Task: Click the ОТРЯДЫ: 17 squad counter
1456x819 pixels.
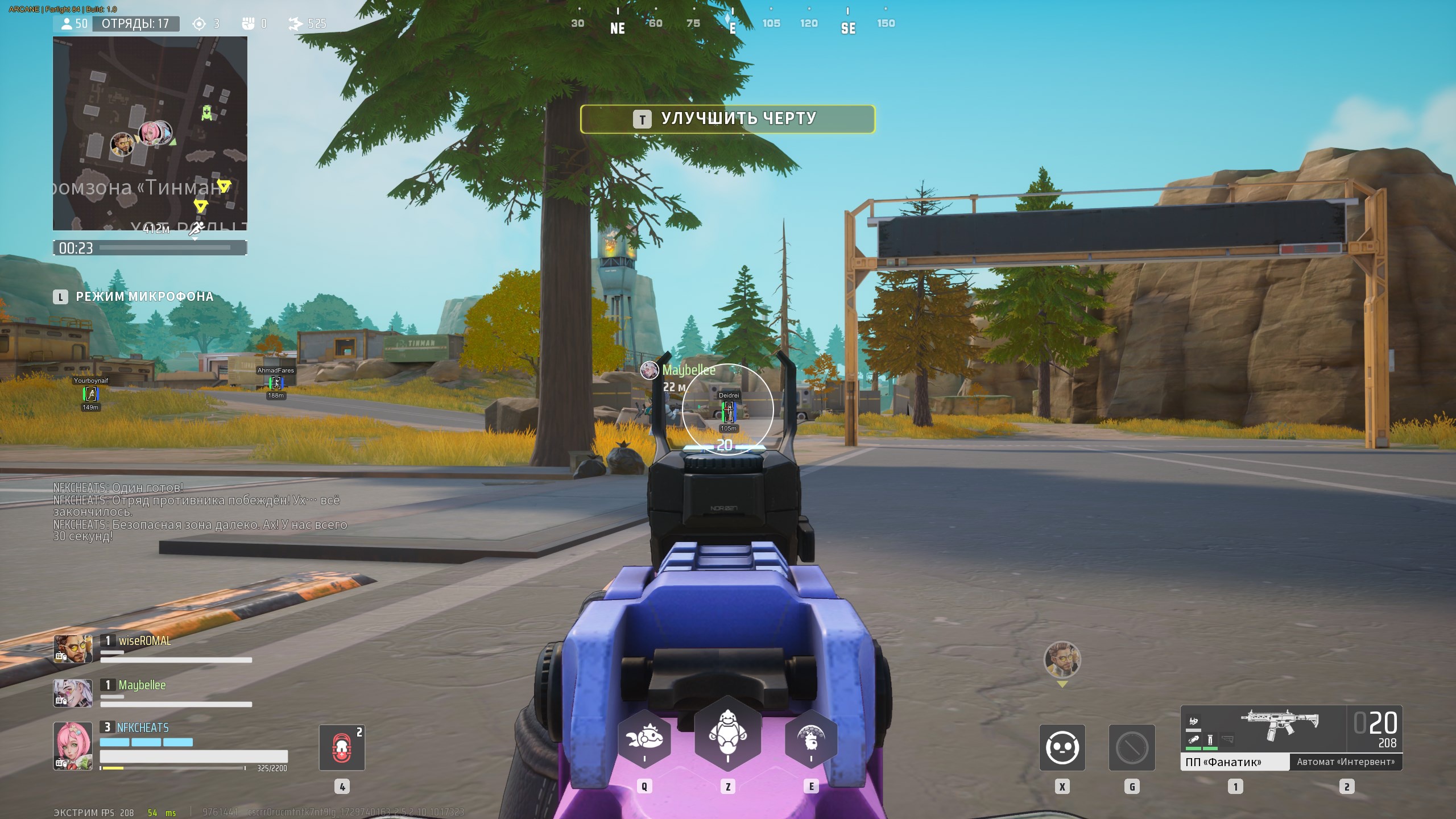Action: (x=137, y=24)
